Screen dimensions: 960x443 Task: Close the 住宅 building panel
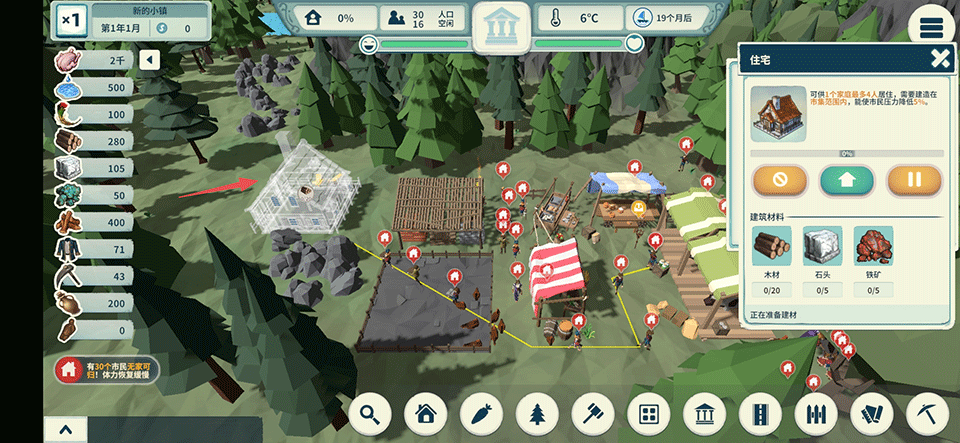coord(939,59)
